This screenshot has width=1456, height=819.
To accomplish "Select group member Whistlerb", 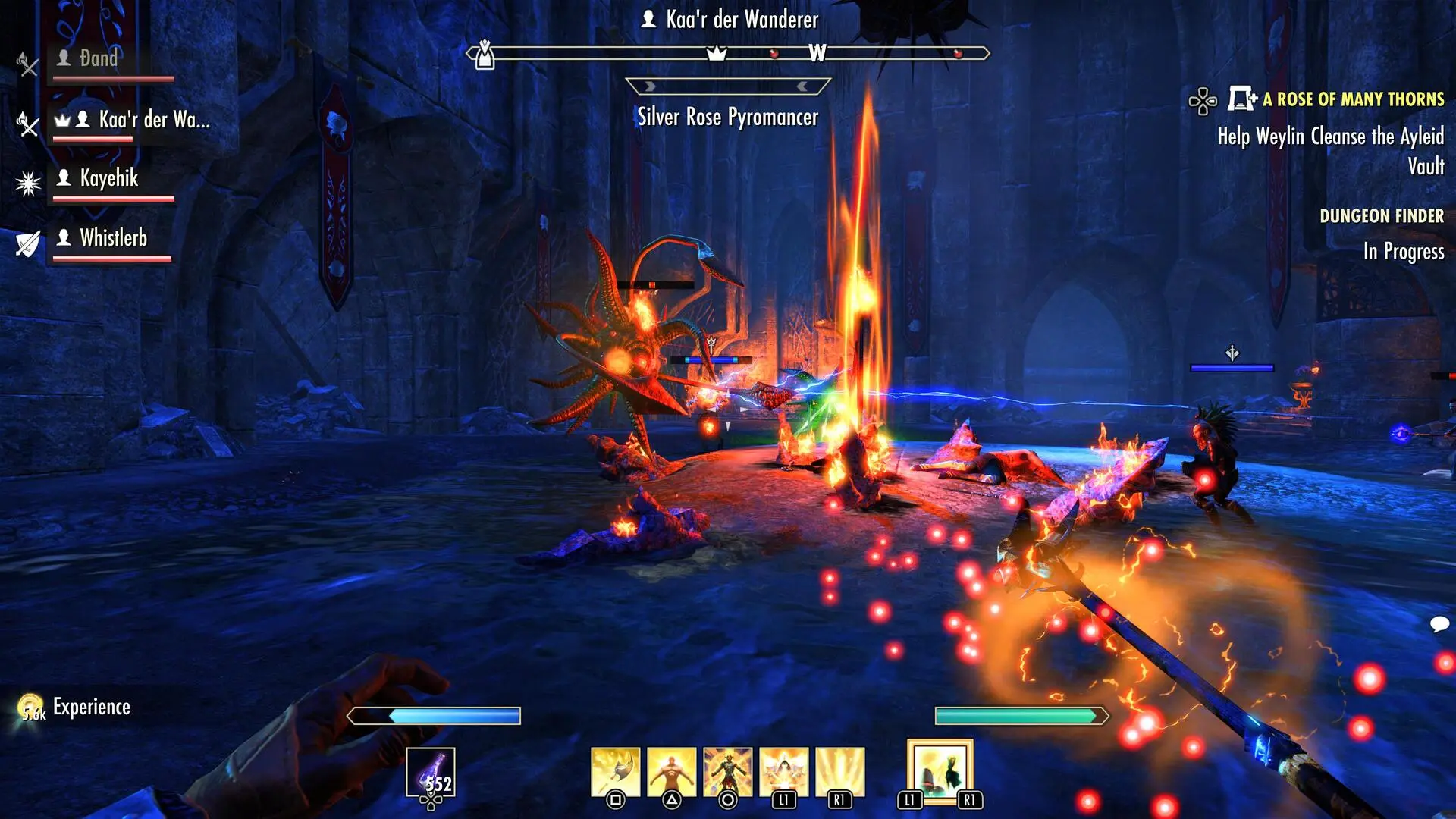I will 113,238.
